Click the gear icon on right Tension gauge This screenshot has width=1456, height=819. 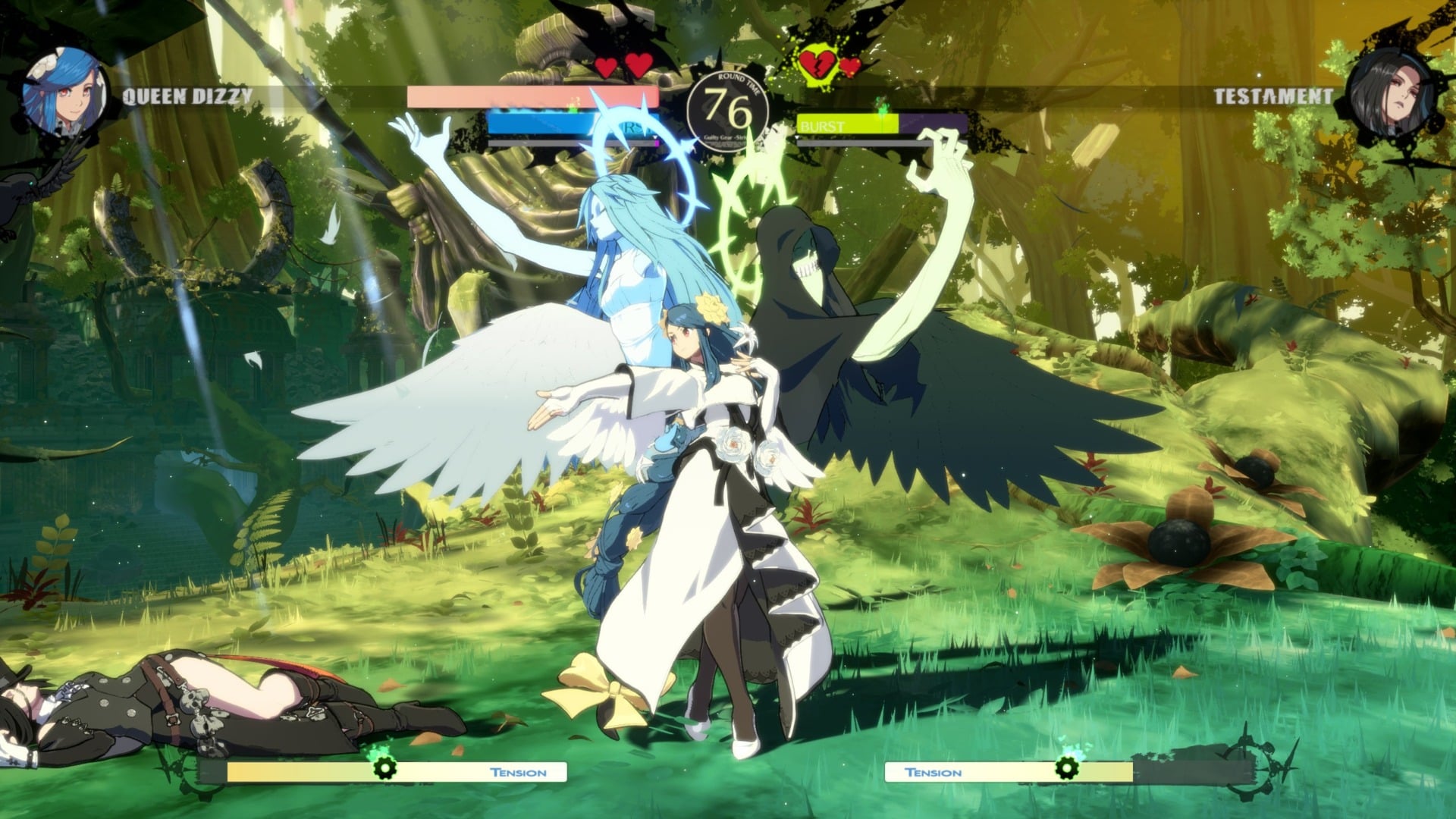(x=1069, y=770)
